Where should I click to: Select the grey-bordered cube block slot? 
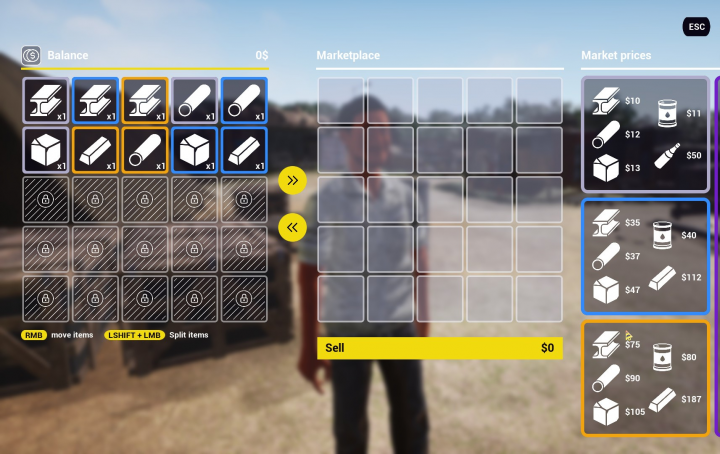tap(46, 150)
